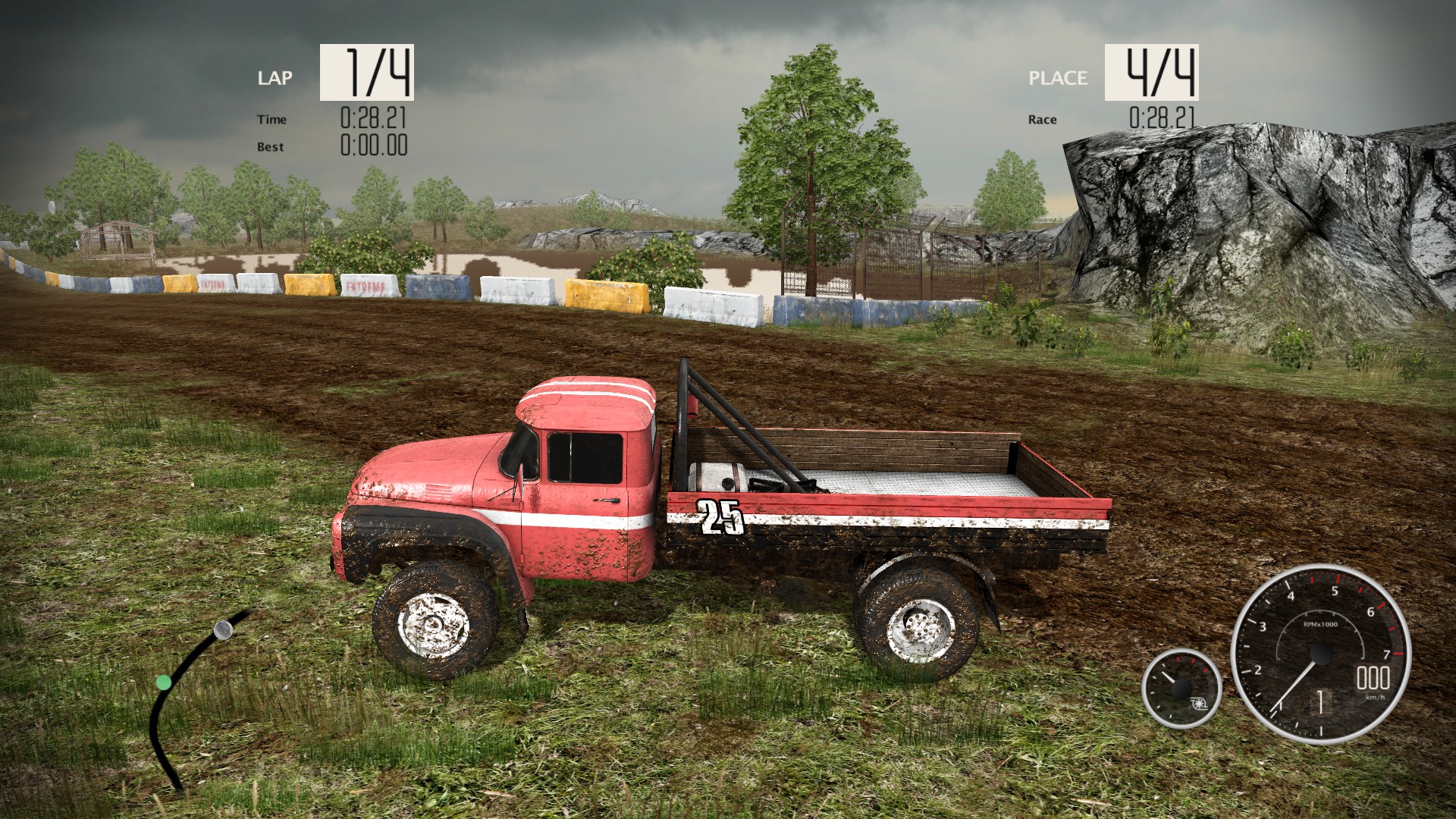This screenshot has width=1456, height=819.
Task: Expand the PLACE indicator showing 4/4
Action: 1152,72
